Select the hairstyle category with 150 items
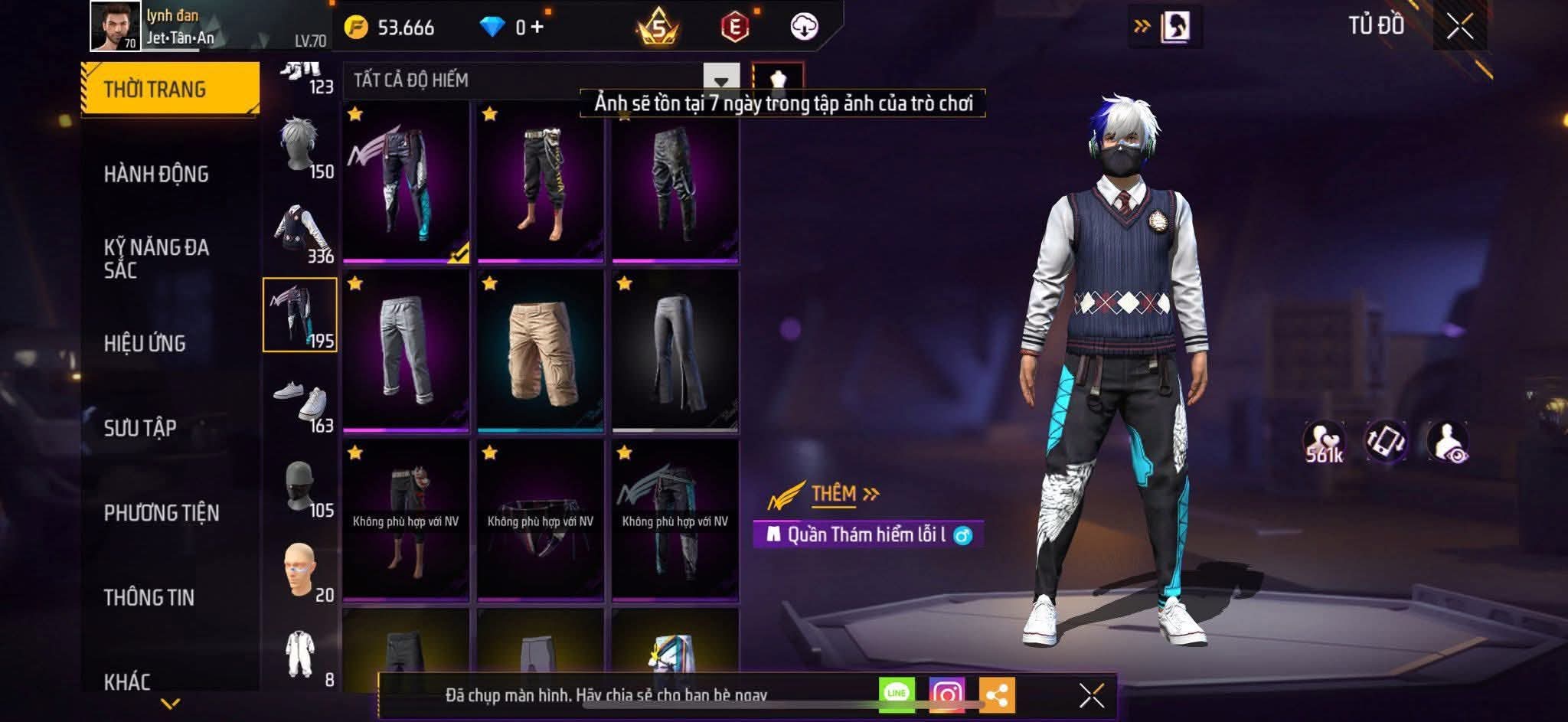The image size is (1568, 722). 300,147
